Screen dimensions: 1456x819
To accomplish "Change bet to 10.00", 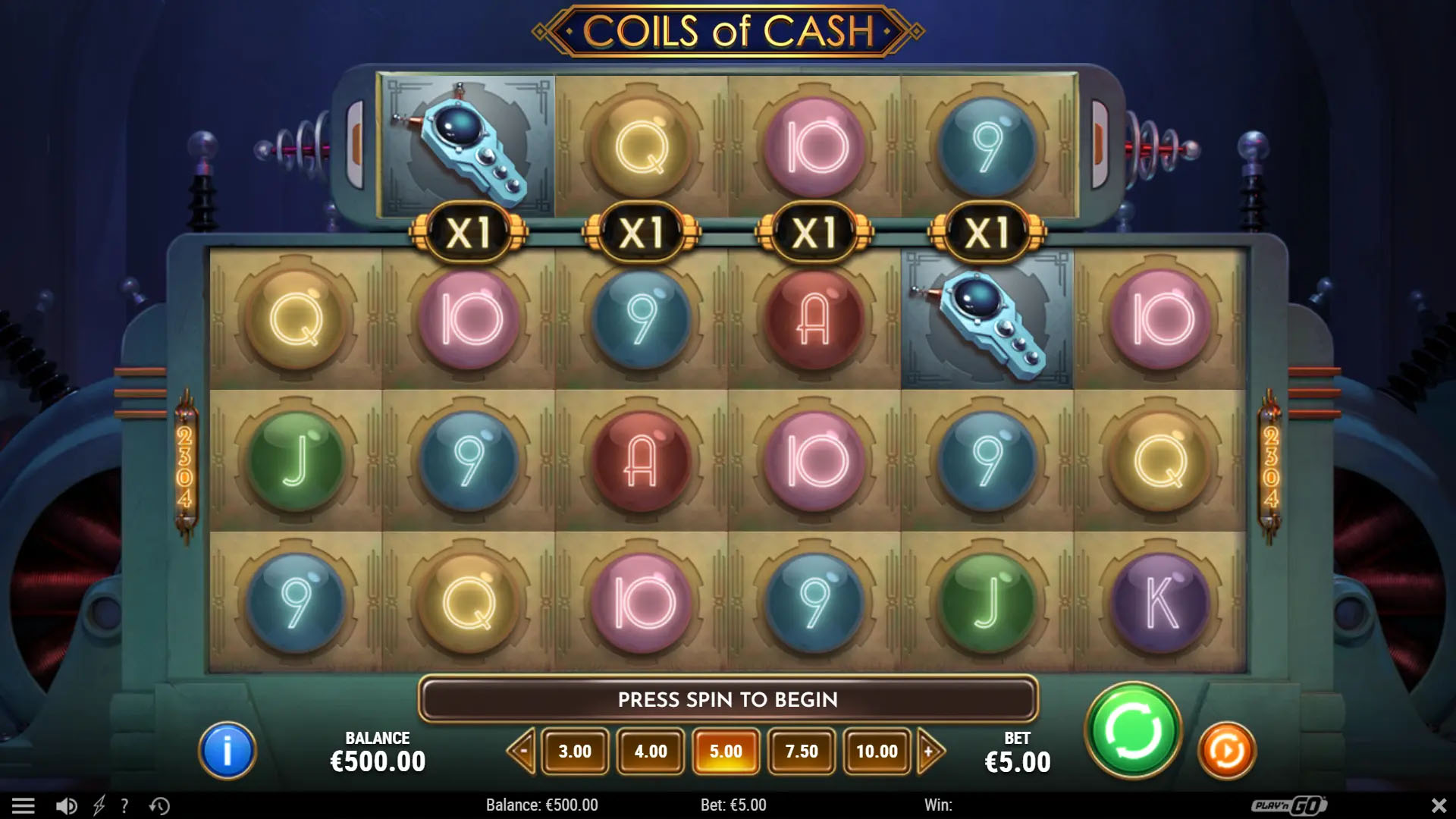I will click(877, 752).
